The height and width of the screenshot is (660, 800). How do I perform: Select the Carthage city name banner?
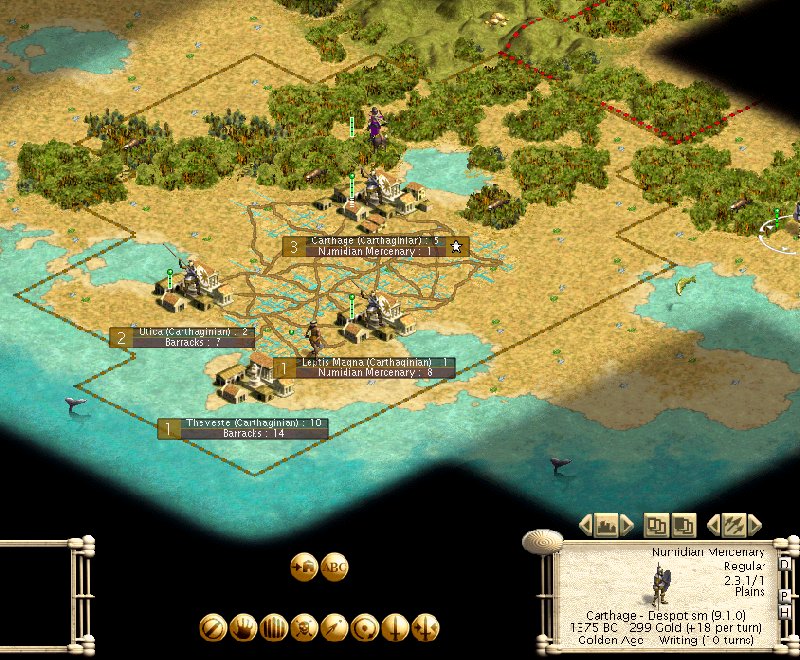click(x=374, y=241)
